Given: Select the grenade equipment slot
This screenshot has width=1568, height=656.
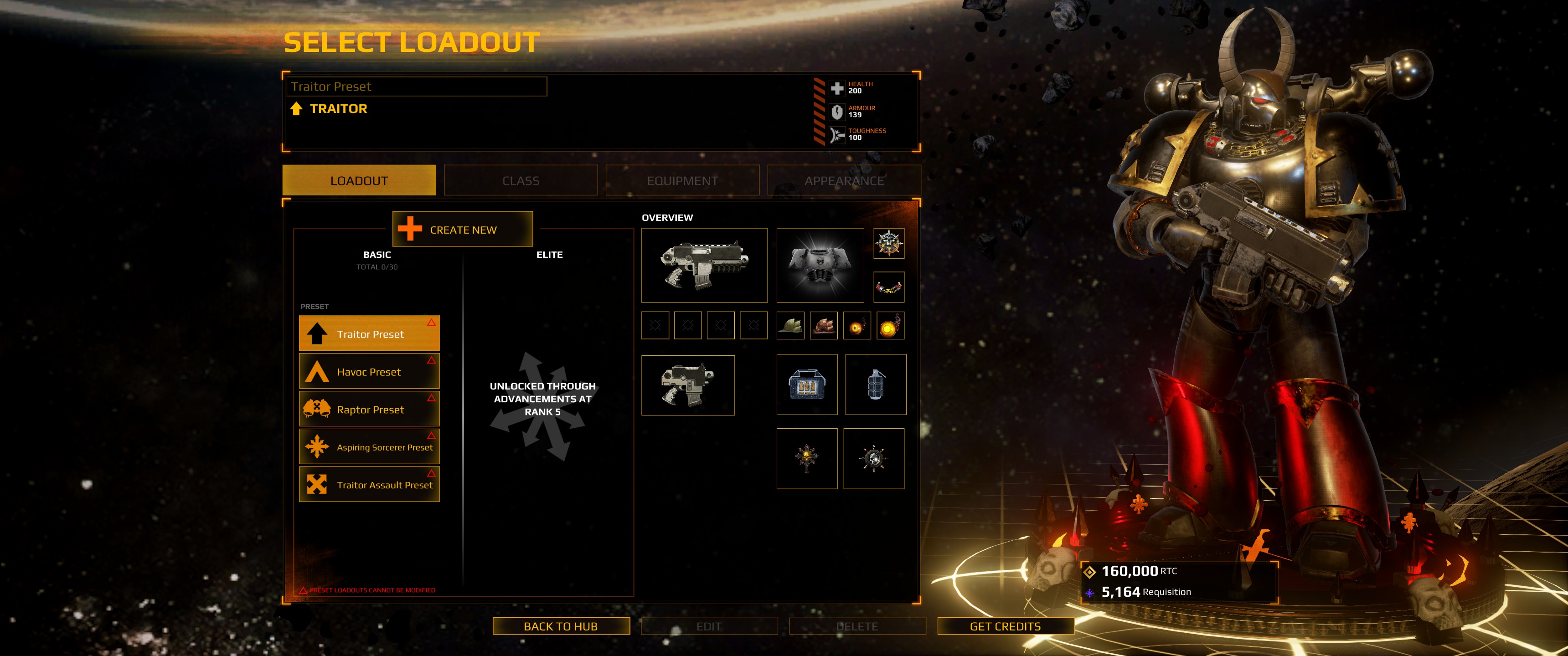Looking at the screenshot, I should (875, 384).
